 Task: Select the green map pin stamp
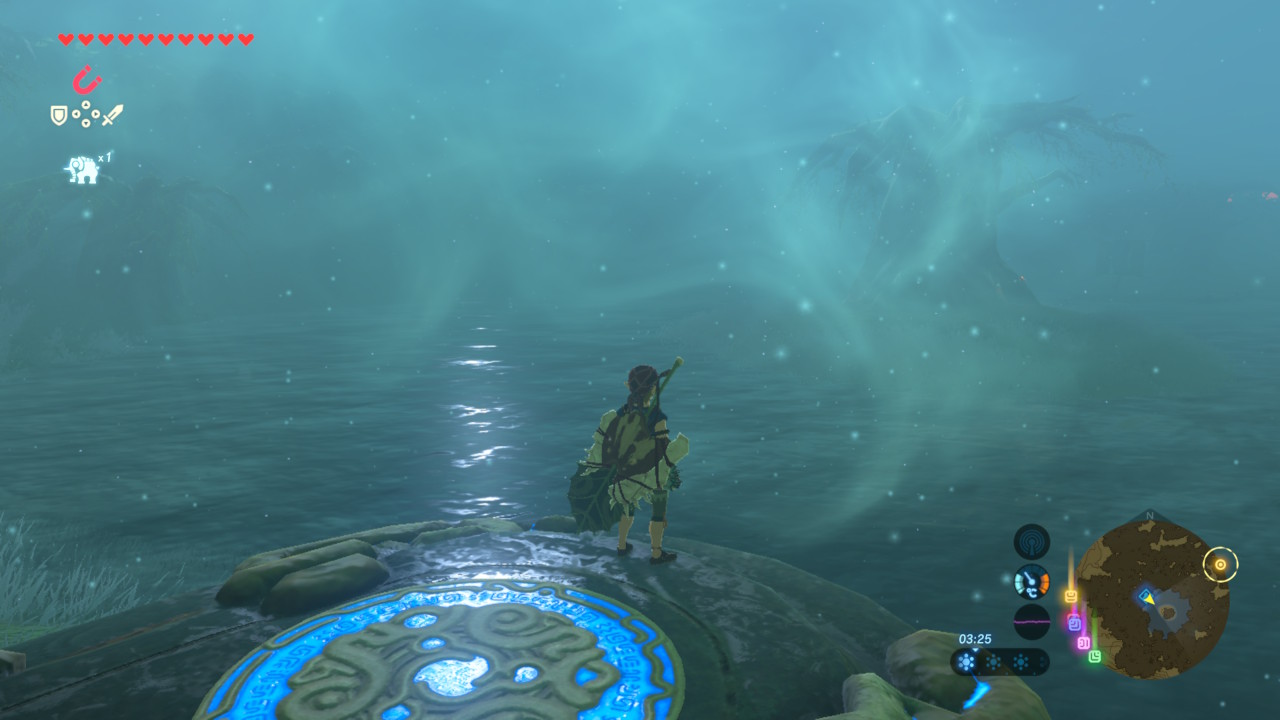(x=1095, y=656)
